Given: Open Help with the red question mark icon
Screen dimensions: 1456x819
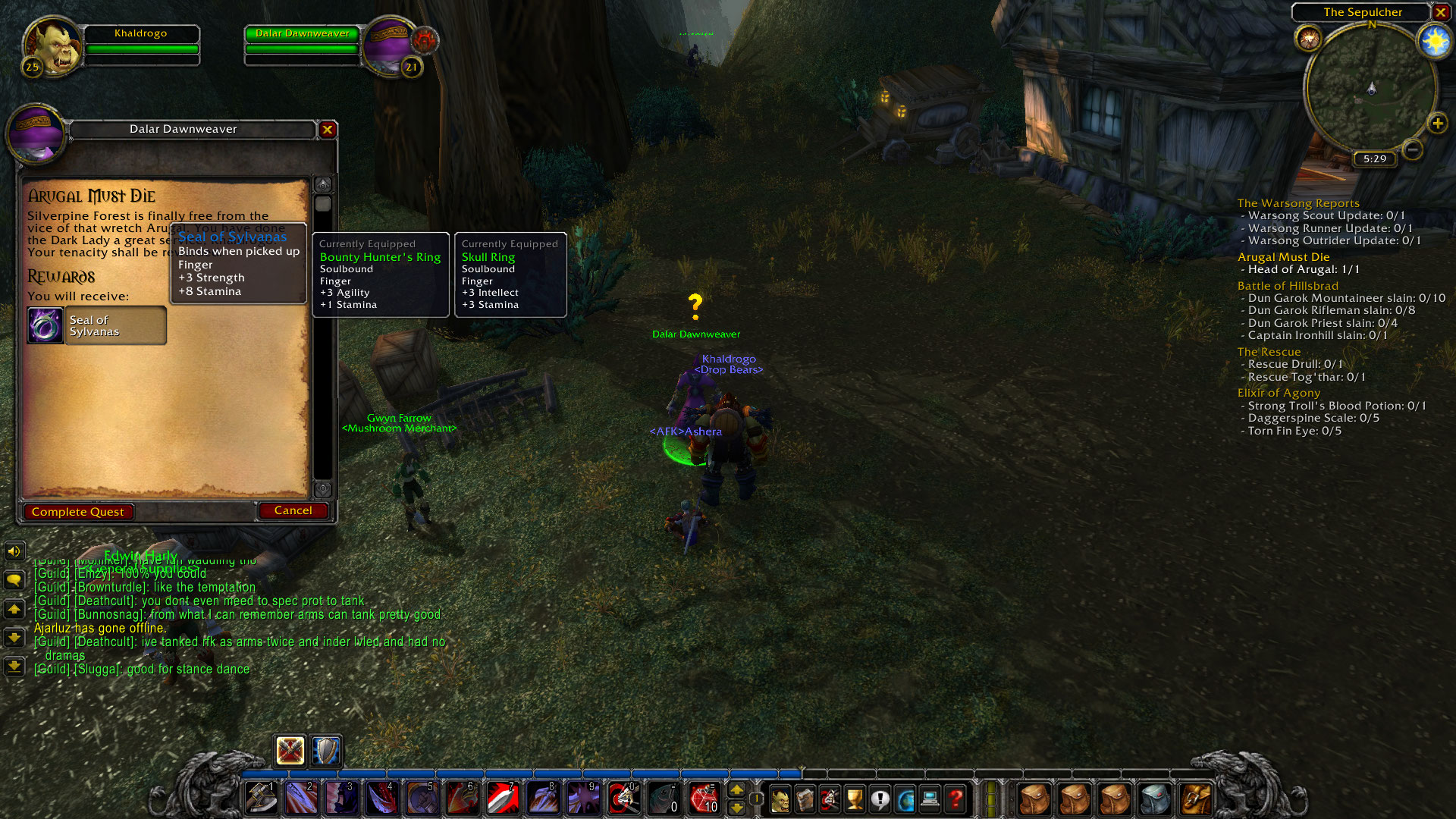Looking at the screenshot, I should 955,799.
